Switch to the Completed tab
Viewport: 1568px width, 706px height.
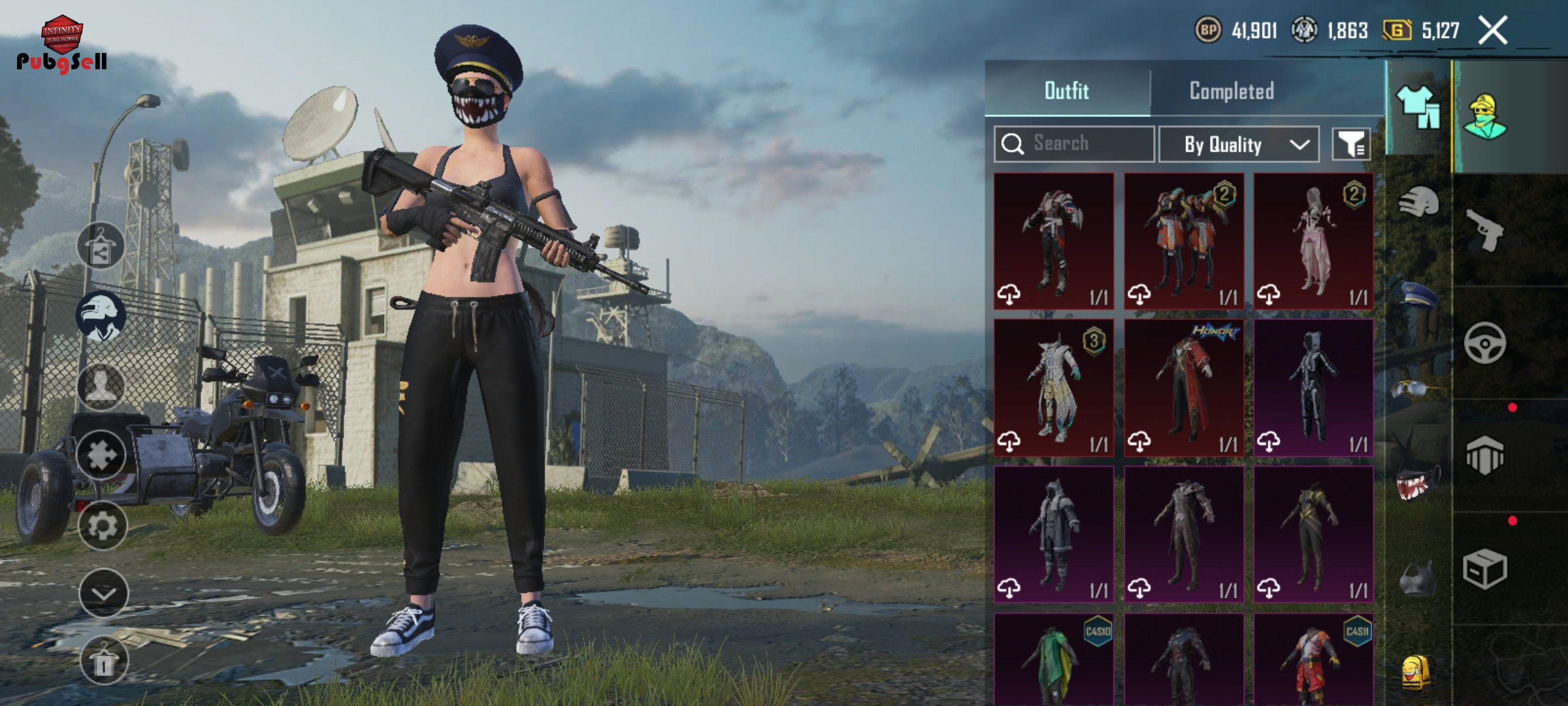(1232, 91)
